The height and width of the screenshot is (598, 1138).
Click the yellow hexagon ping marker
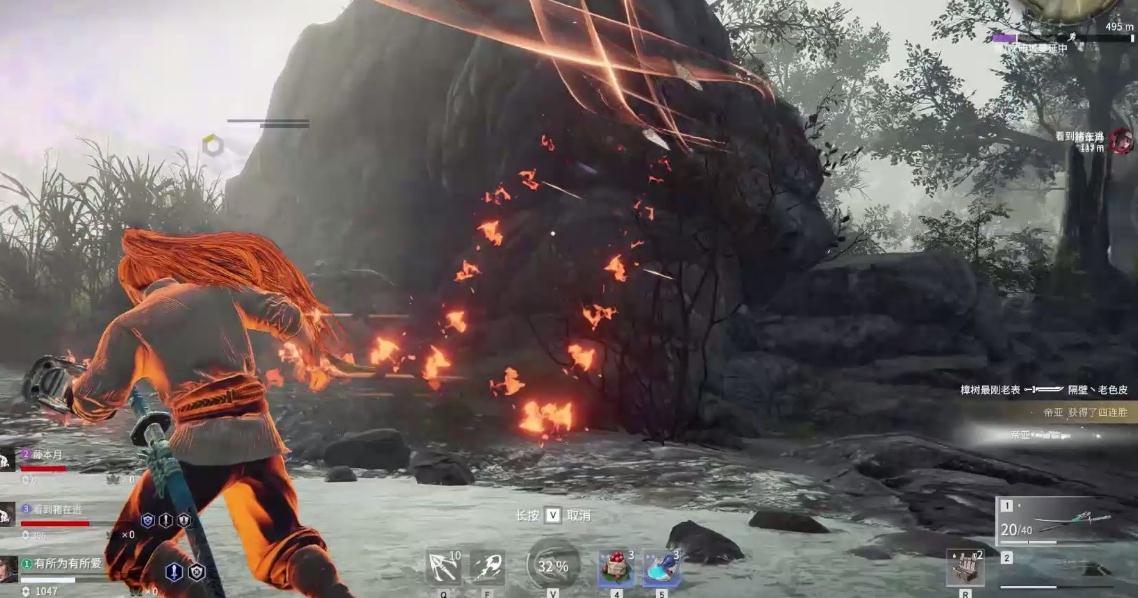coord(212,146)
